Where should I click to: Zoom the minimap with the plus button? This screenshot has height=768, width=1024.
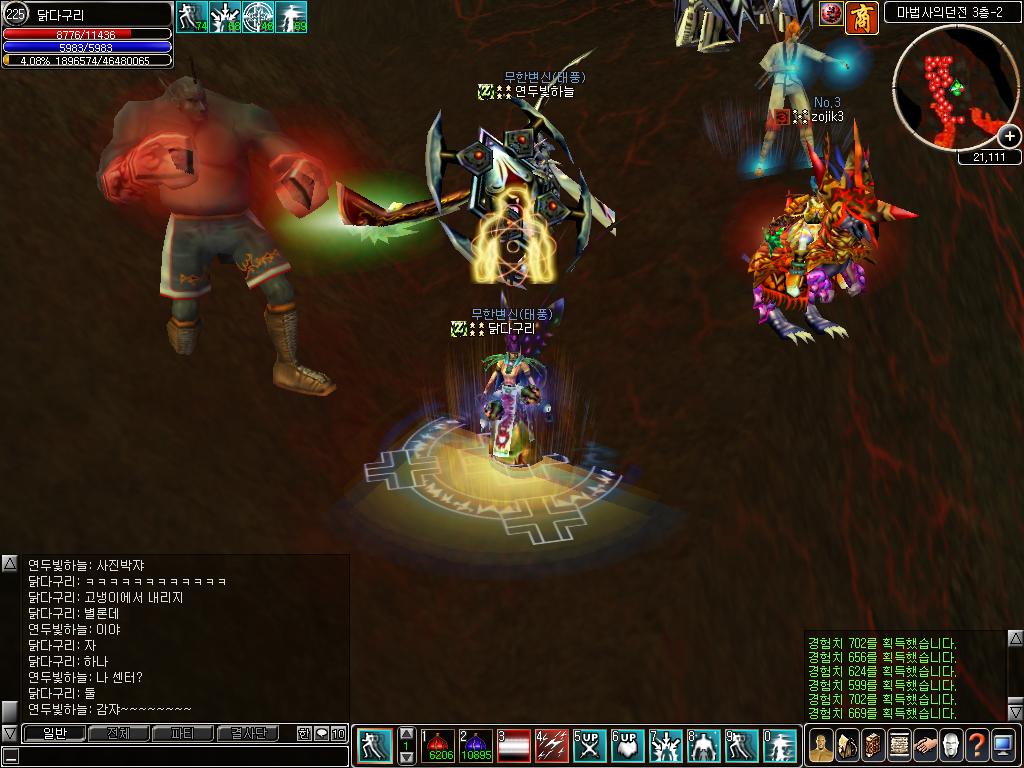pyautogui.click(x=1010, y=136)
